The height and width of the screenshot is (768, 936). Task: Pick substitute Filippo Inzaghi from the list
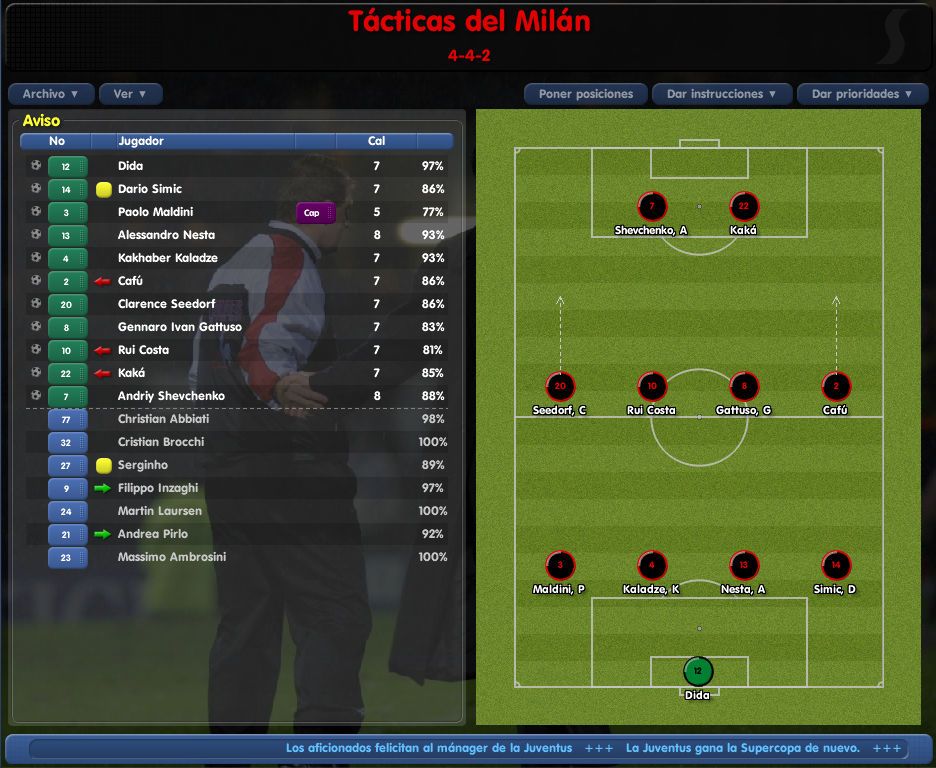(158, 488)
